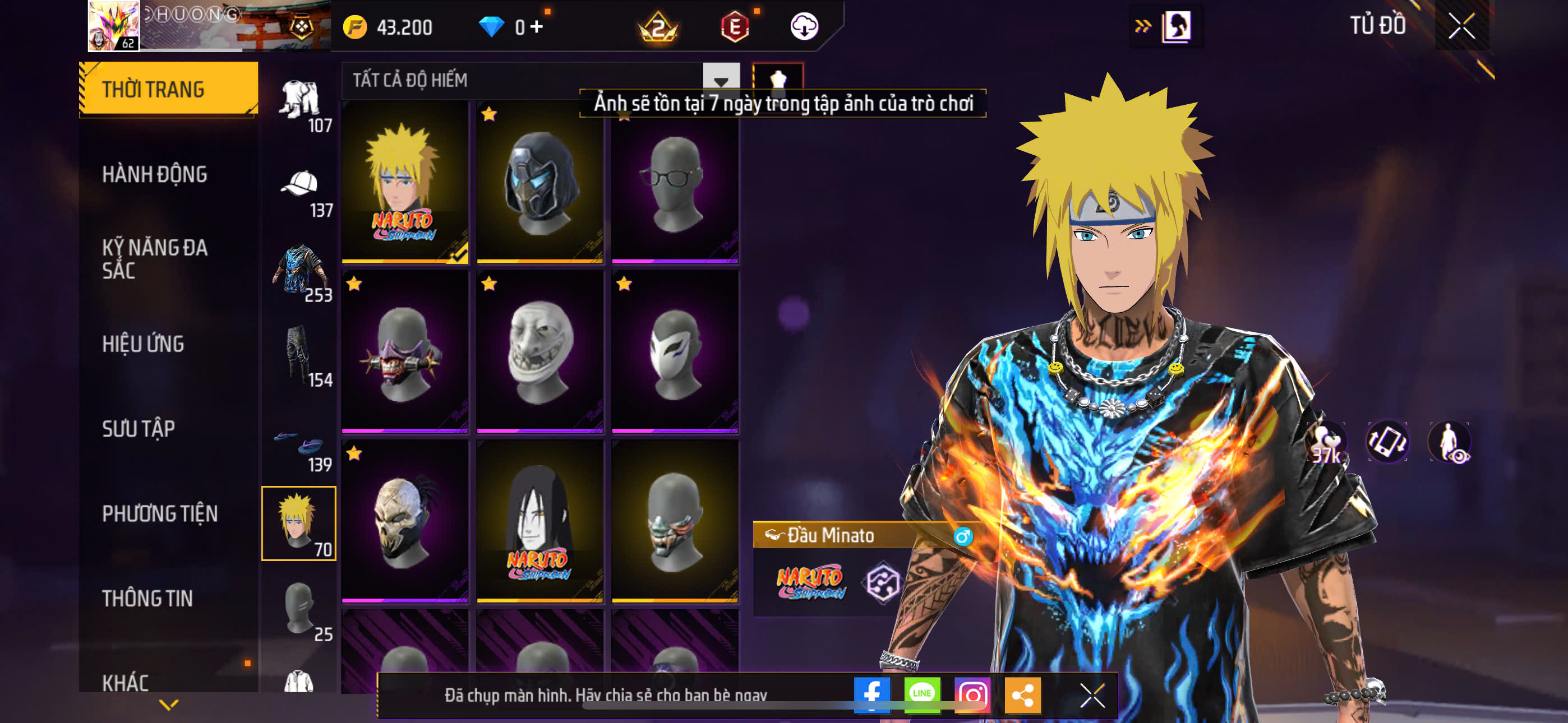Close the TỦ ĐỒ wardrobe screen
Screen dimensions: 1568x723
coord(1461,26)
